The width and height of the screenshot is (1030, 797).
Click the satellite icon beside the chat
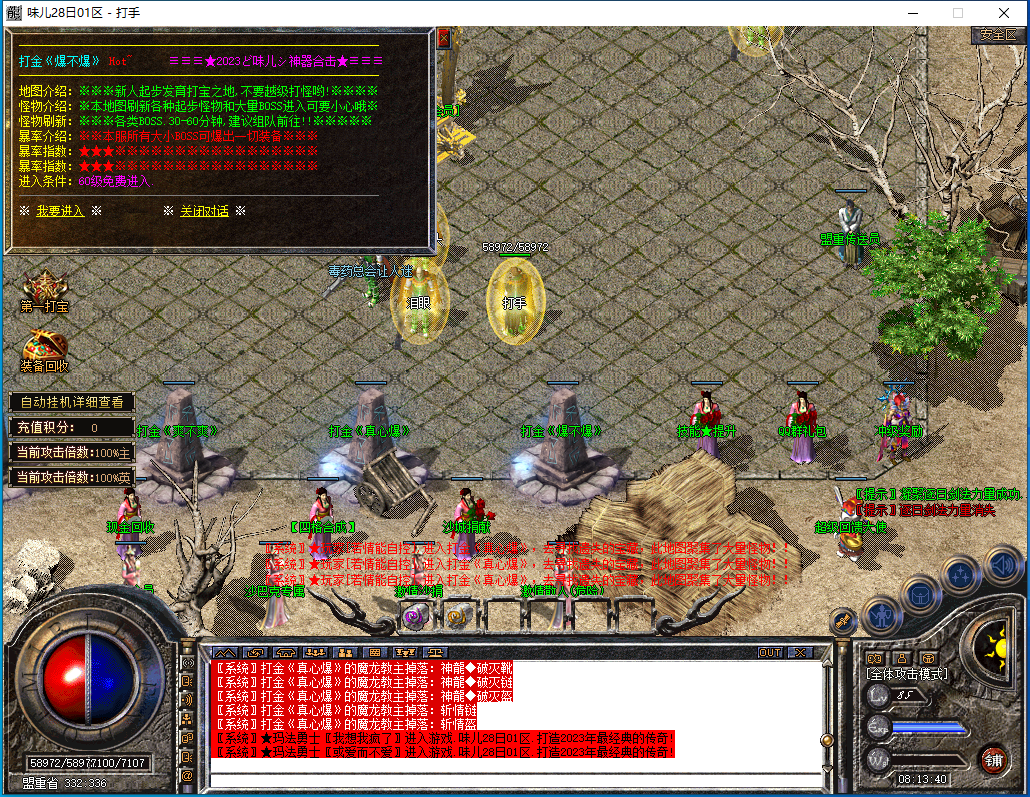(x=843, y=622)
